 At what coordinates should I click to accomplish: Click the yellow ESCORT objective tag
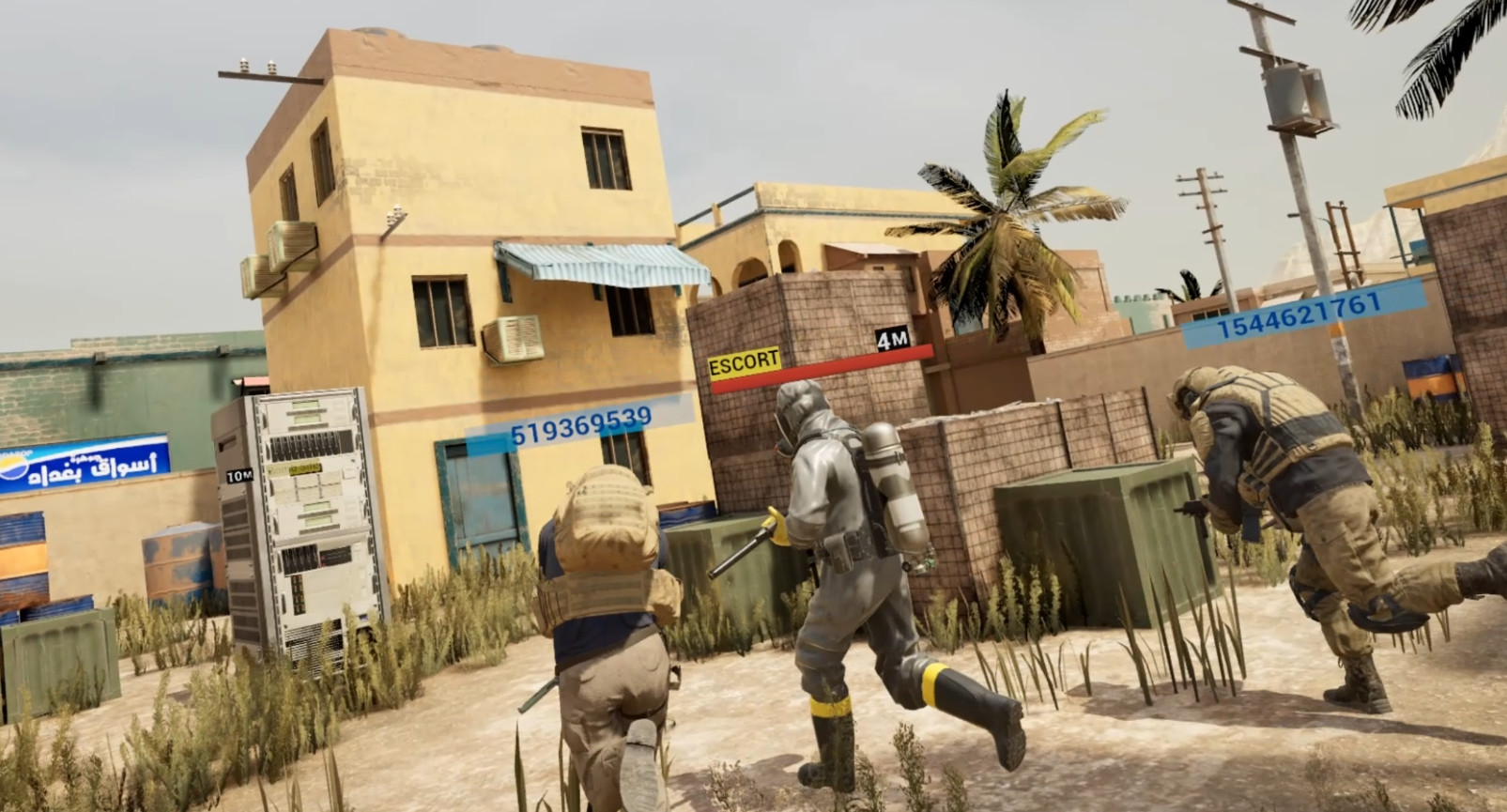click(745, 358)
